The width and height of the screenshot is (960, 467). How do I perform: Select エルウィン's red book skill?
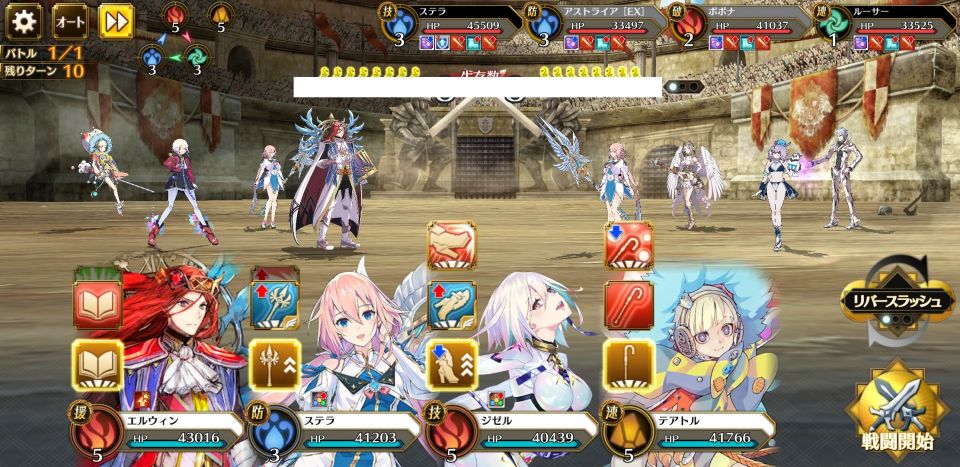tap(97, 305)
